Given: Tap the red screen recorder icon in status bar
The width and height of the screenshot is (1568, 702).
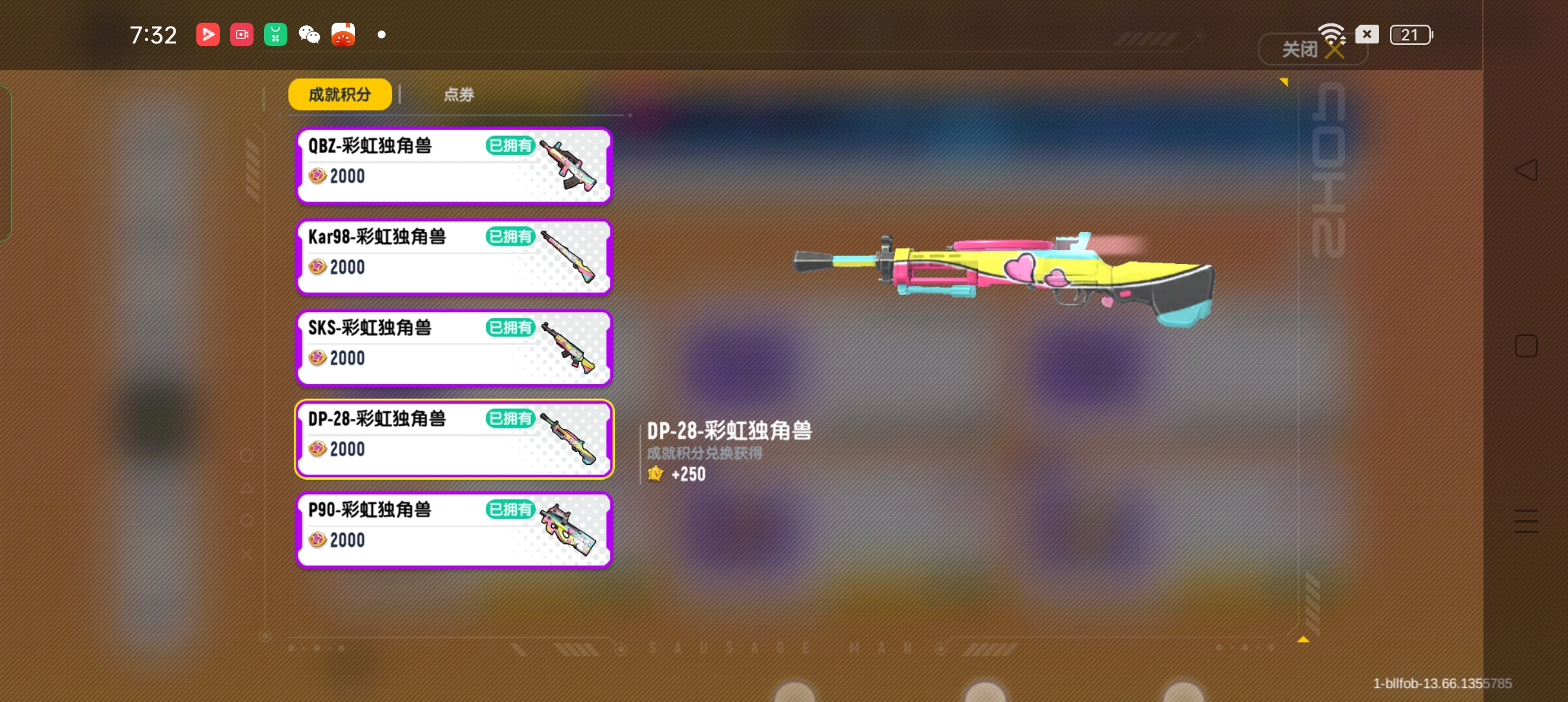Looking at the screenshot, I should 241,34.
